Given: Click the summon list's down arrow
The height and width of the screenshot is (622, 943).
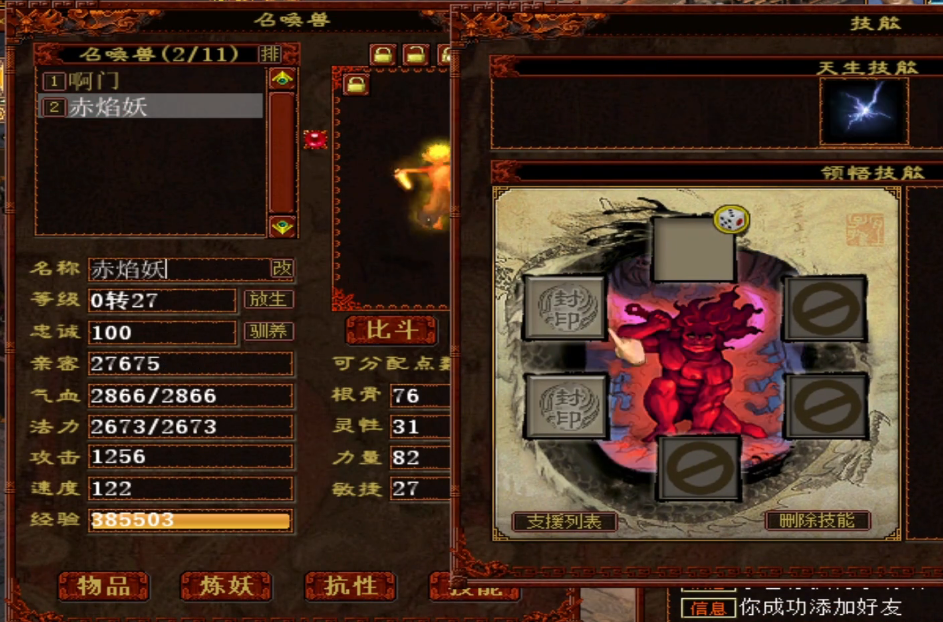Looking at the screenshot, I should 283,226.
